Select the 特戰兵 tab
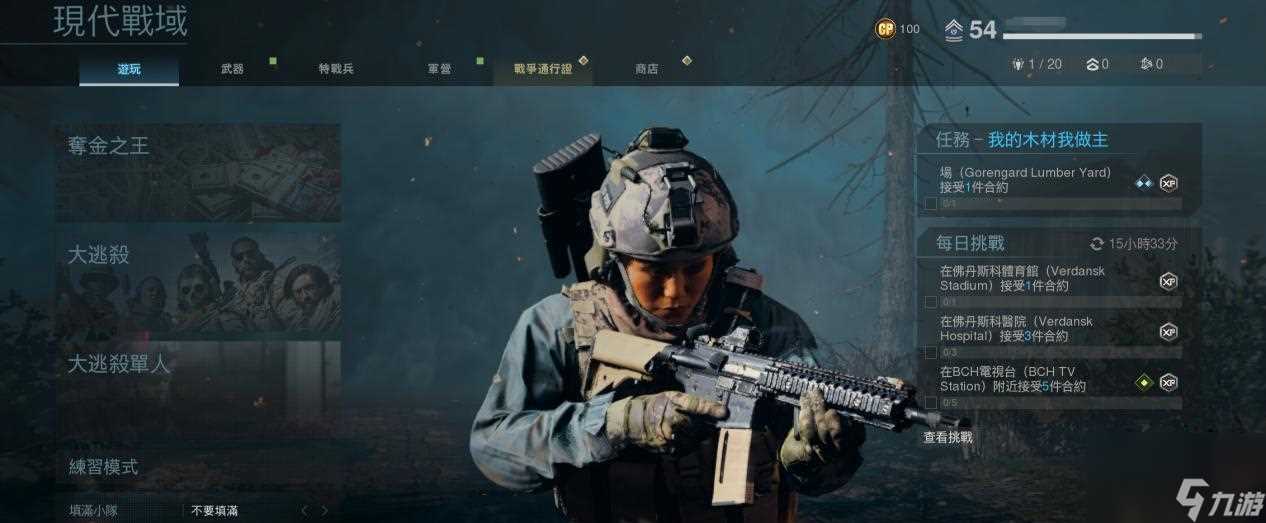Screen dimensions: 1266x523 (x=336, y=69)
